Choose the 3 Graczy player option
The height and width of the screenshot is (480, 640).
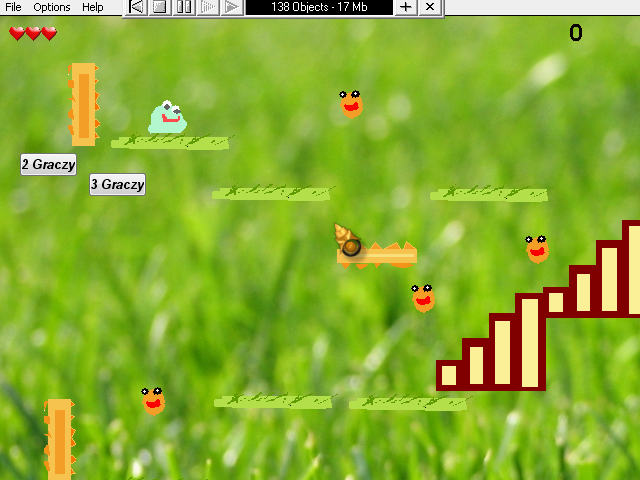117,184
